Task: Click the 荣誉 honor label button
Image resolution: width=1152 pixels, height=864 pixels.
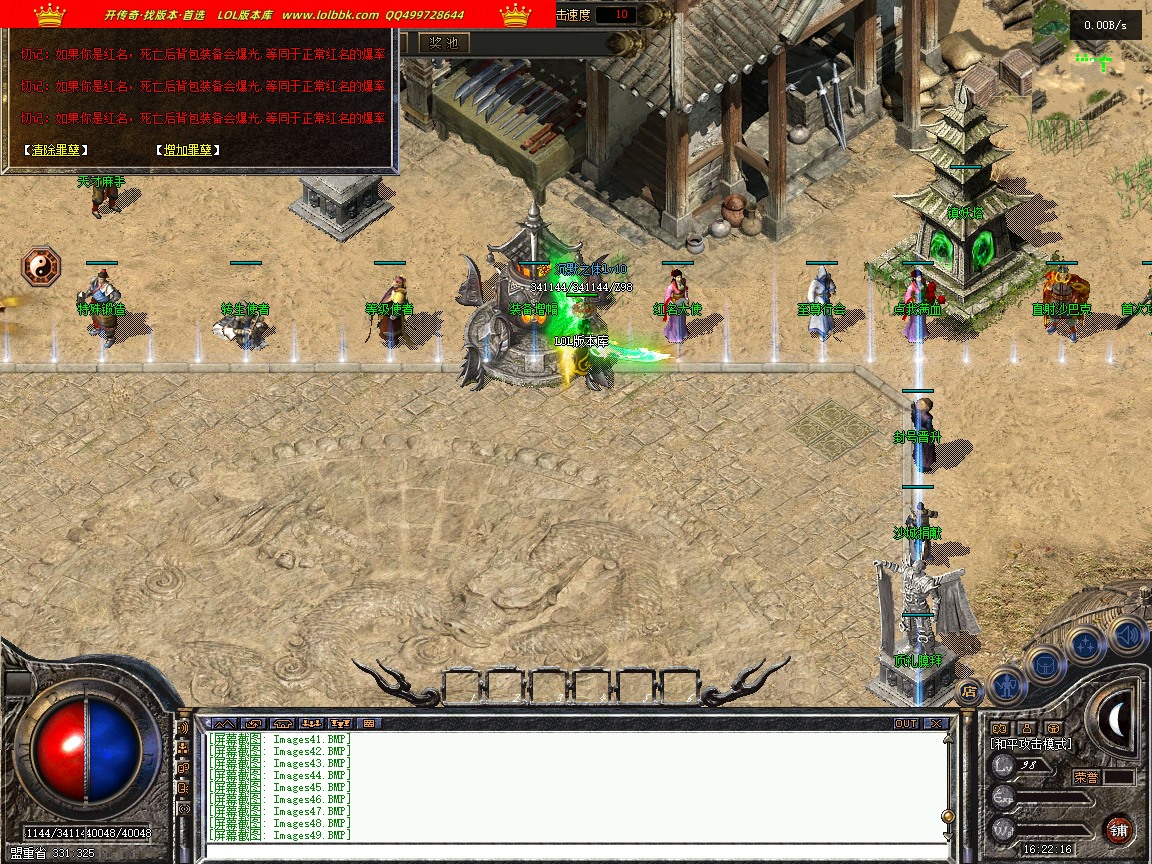Action: (1086, 777)
